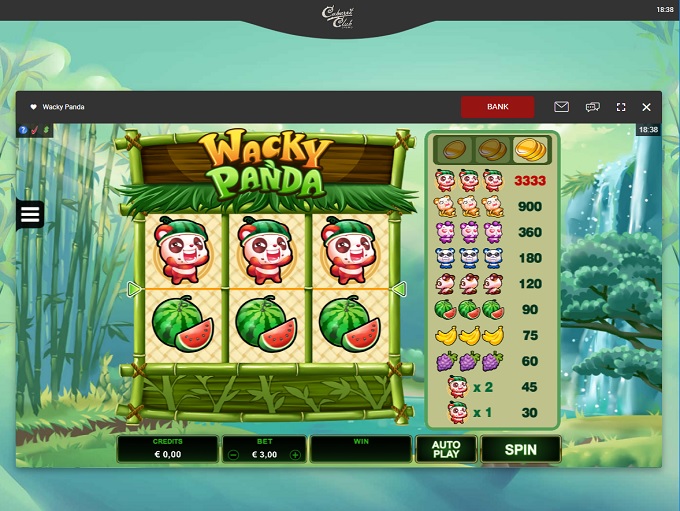
Task: Close the Wacky Panda game window
Action: click(x=646, y=106)
